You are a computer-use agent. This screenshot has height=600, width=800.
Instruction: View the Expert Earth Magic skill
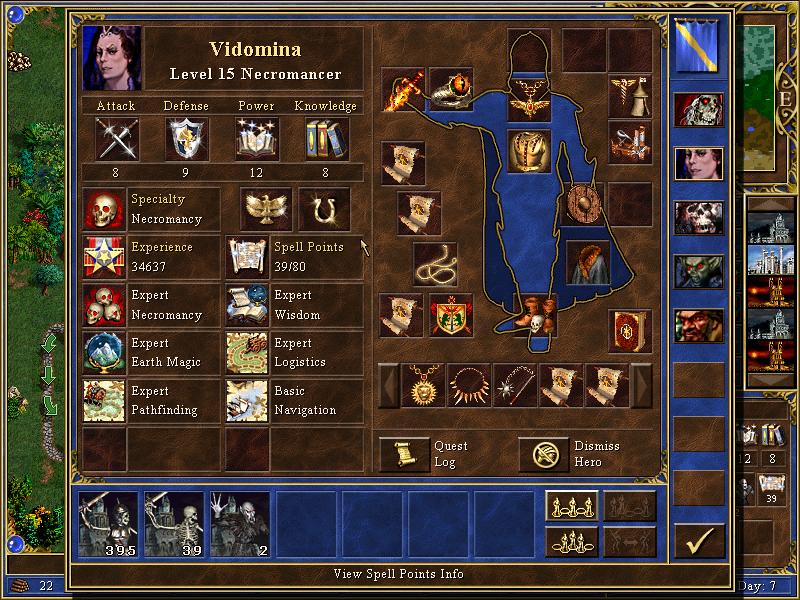104,354
